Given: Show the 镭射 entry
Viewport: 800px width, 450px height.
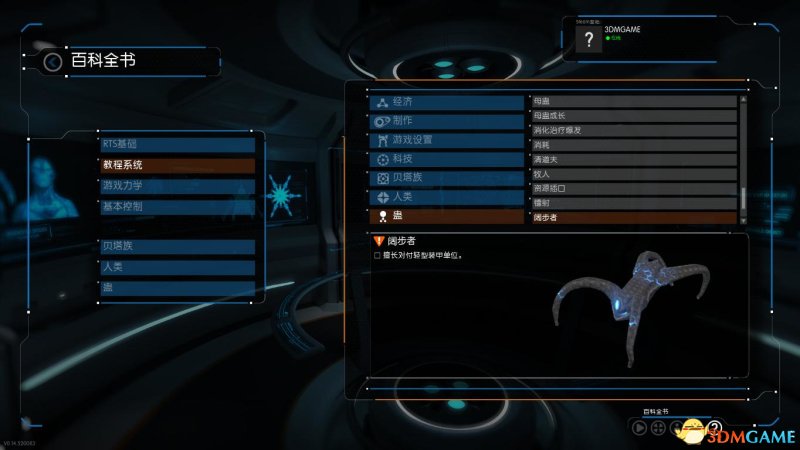Looking at the screenshot, I should (632, 202).
